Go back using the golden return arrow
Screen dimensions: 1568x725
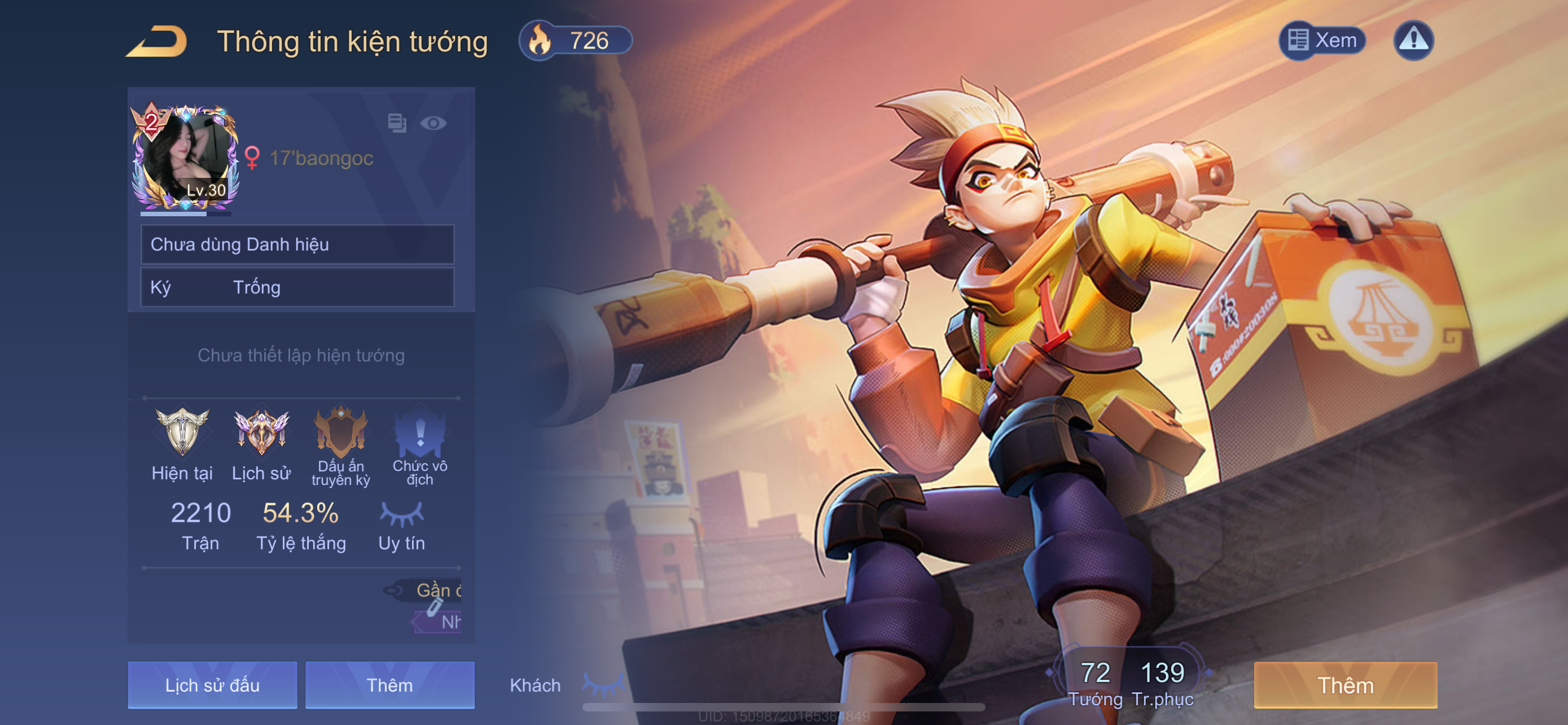pos(157,41)
